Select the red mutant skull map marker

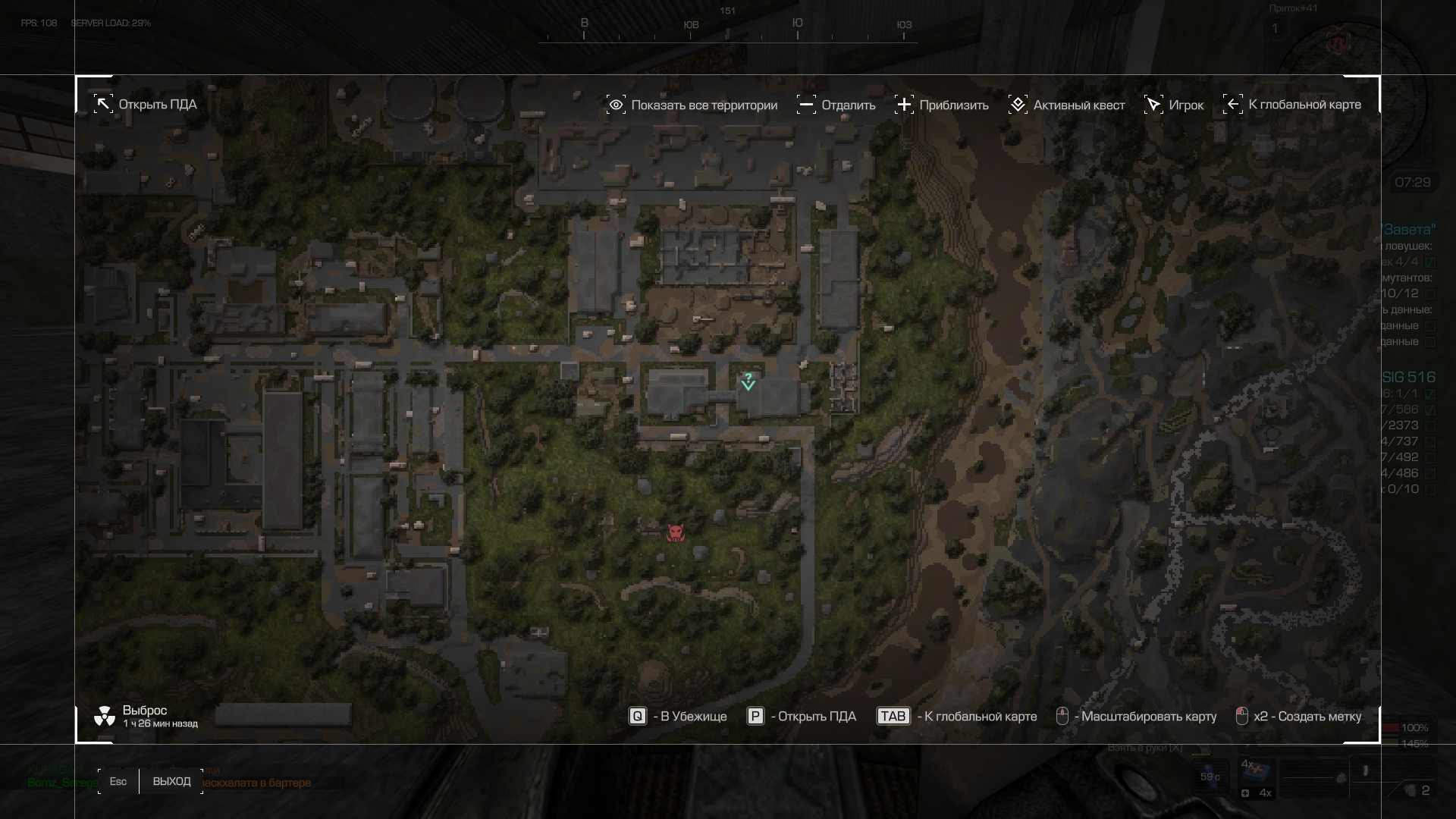click(675, 534)
